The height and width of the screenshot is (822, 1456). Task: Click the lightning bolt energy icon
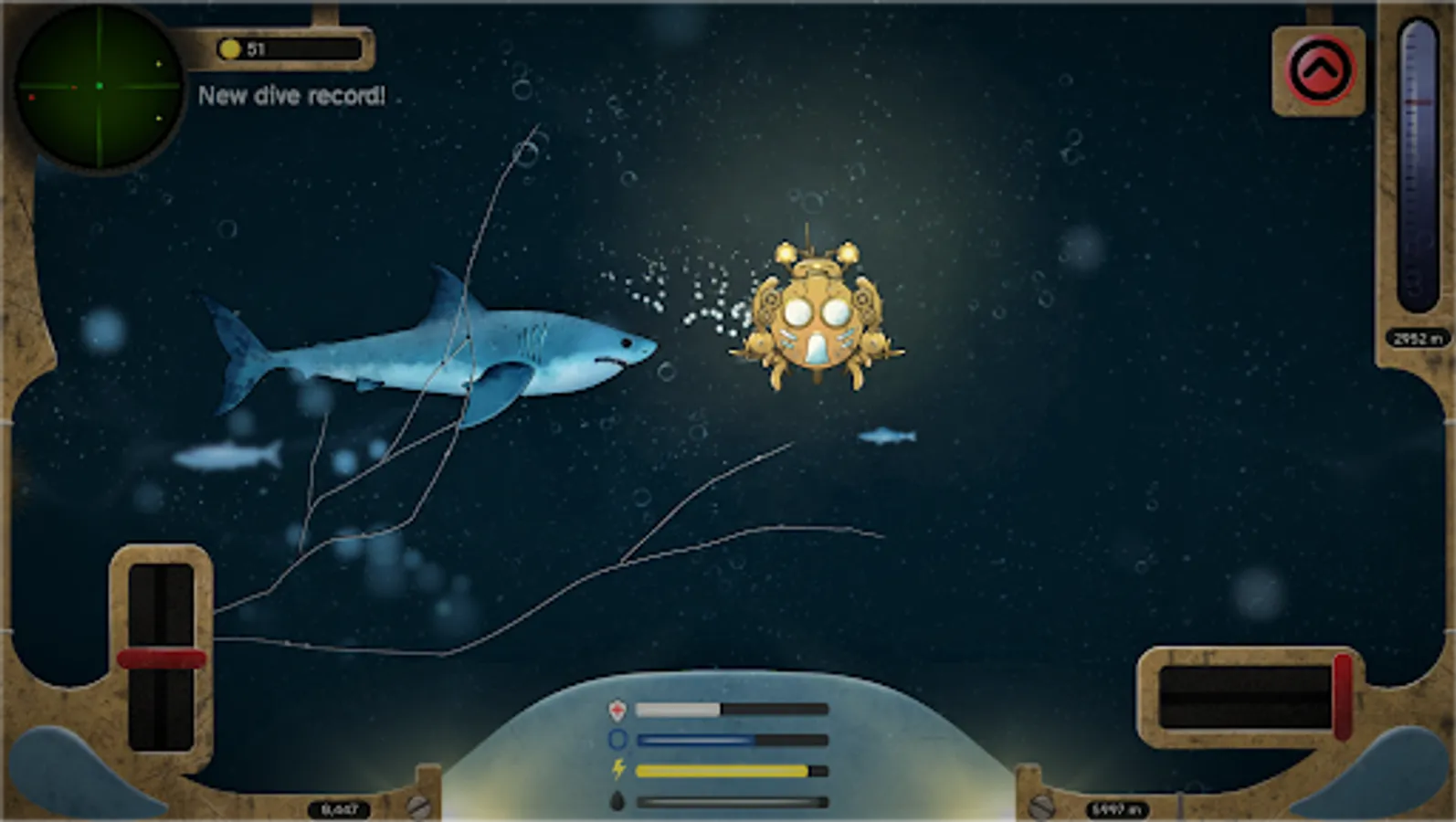[x=618, y=770]
